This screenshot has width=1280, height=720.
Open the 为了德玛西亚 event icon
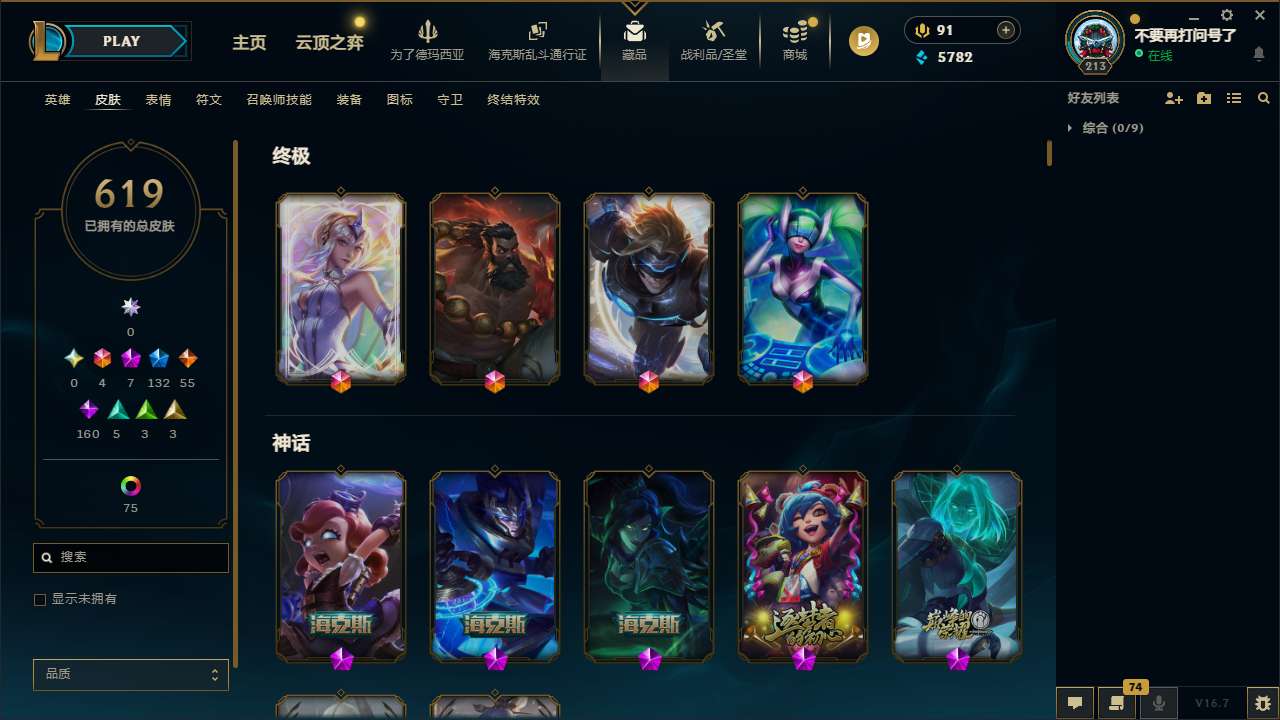pos(428,40)
